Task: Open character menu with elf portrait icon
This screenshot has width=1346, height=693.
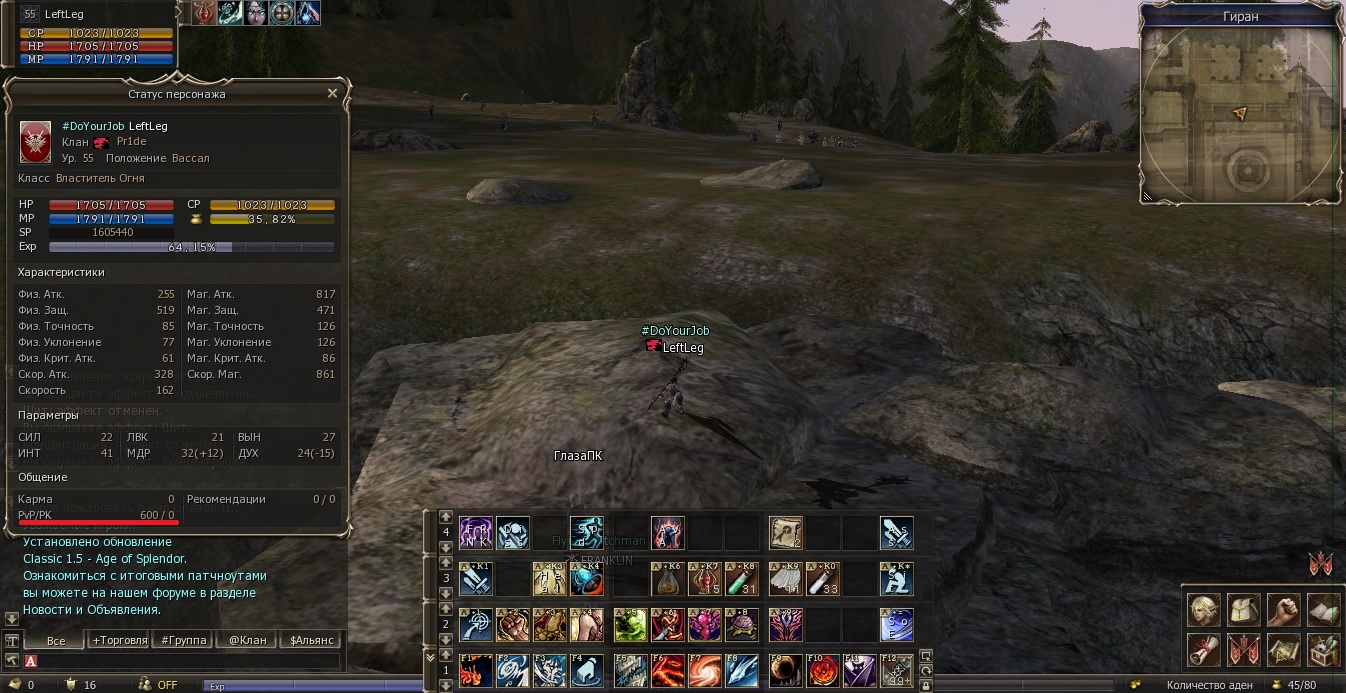Action: [1203, 608]
